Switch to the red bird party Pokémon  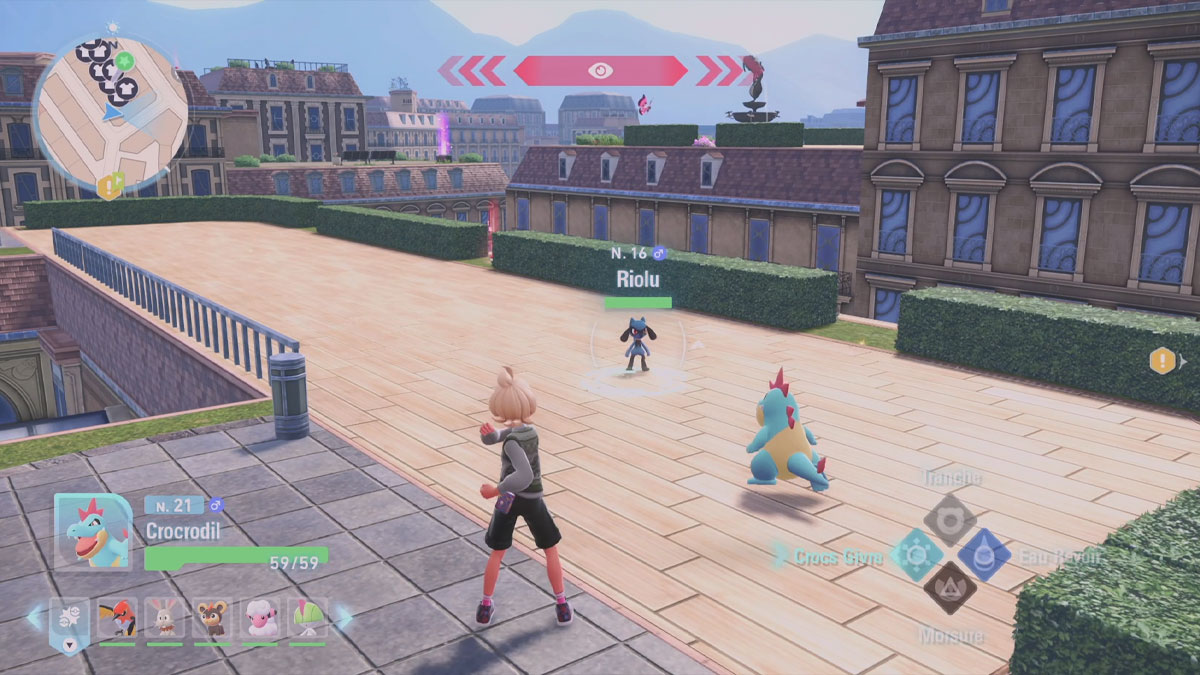[117, 618]
